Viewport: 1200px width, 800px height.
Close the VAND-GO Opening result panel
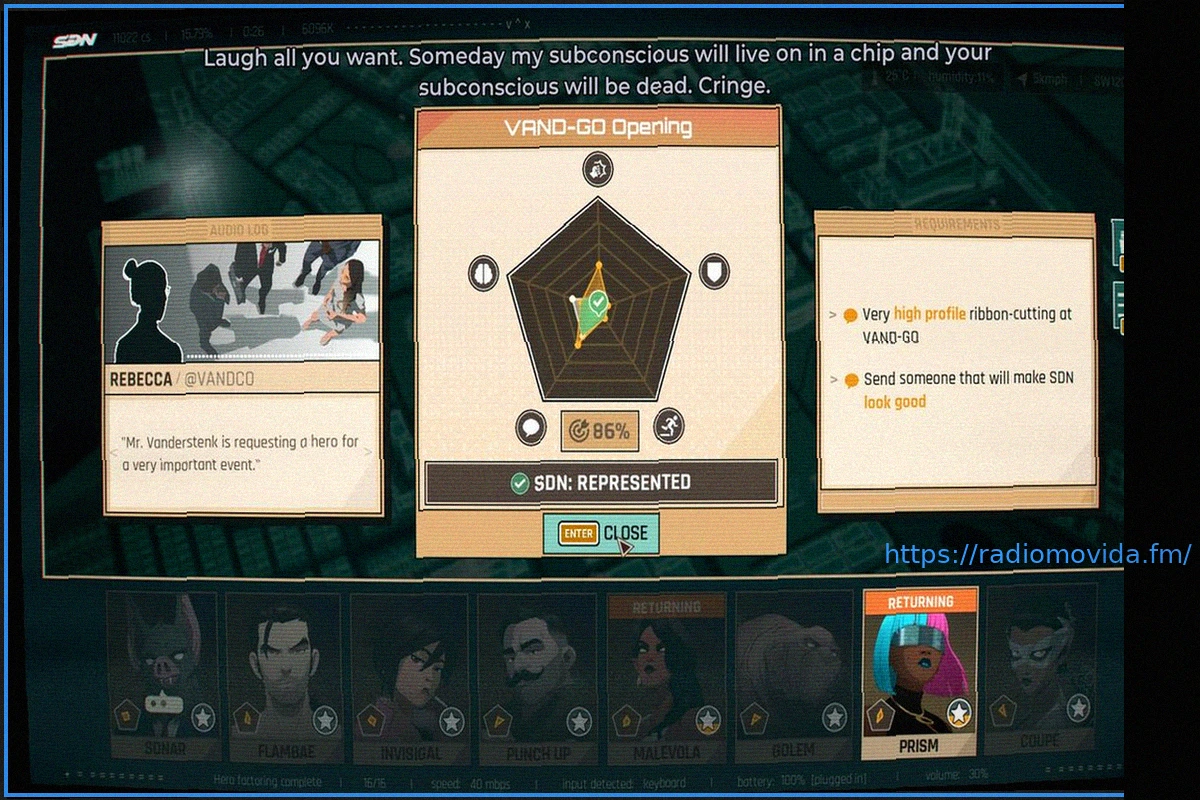point(601,534)
